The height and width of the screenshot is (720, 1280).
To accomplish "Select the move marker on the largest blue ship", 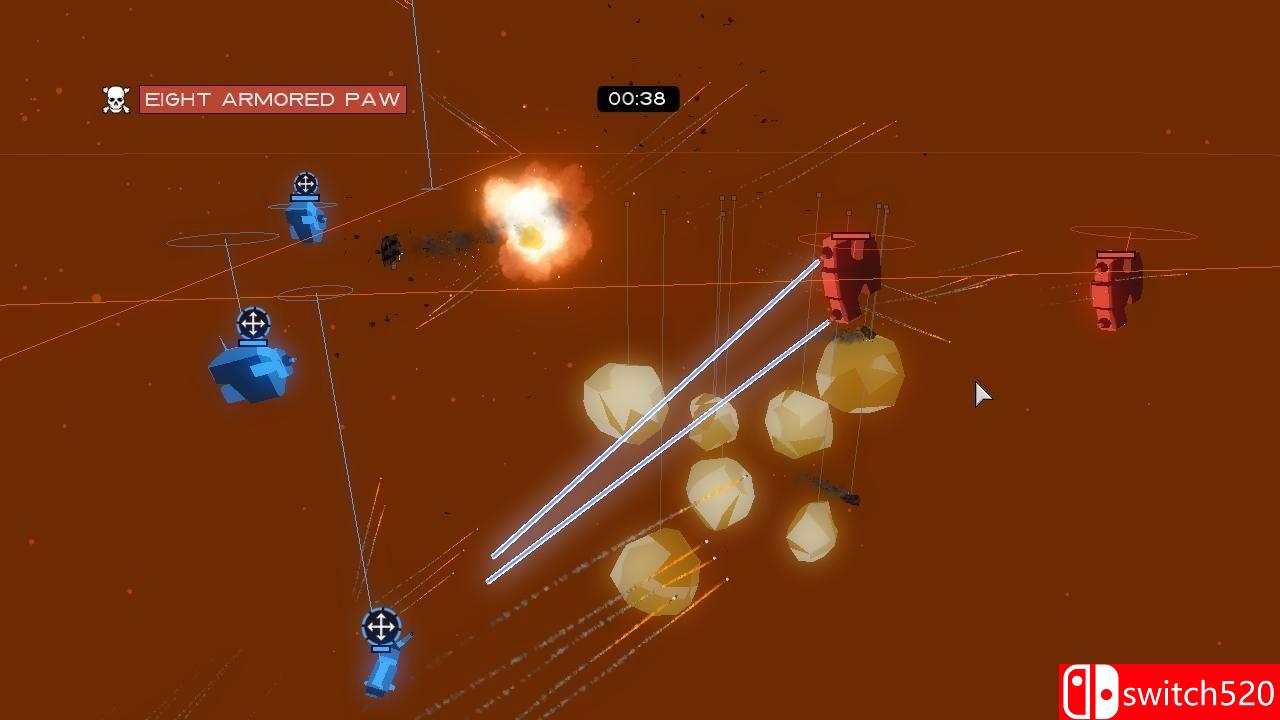I will click(253, 324).
